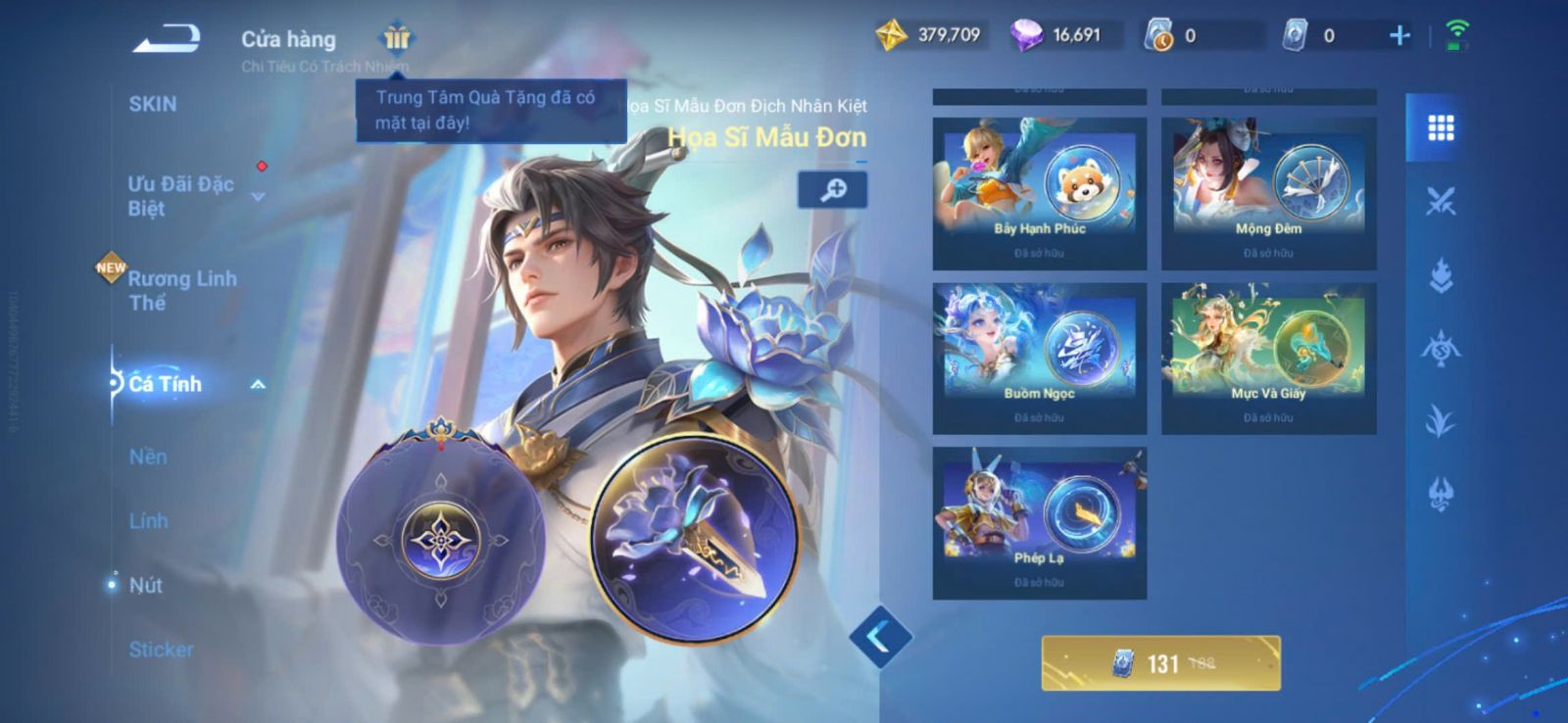
Task: Switch to the Nút subcategory
Action: [146, 585]
